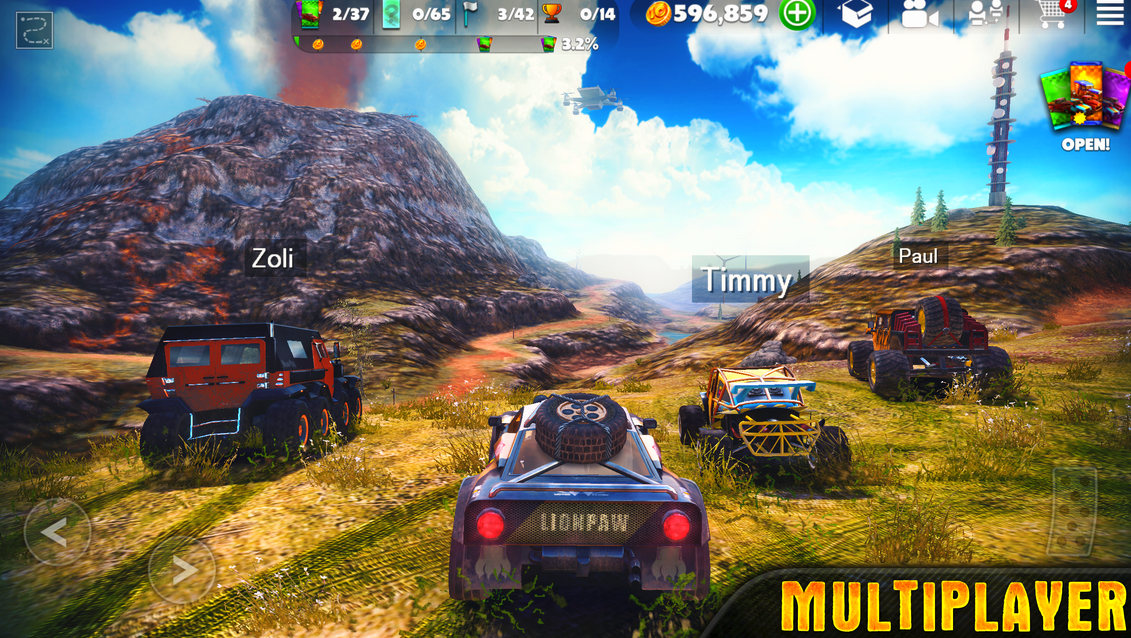
Task: Open the multiplayer players icon
Action: pyautogui.click(x=985, y=14)
